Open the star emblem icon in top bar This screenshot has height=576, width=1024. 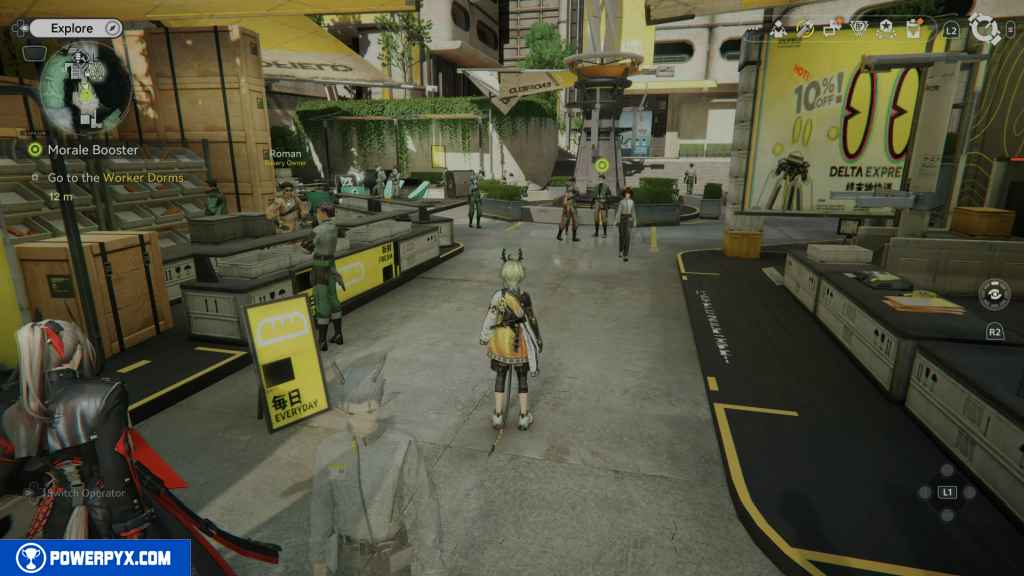click(x=887, y=29)
